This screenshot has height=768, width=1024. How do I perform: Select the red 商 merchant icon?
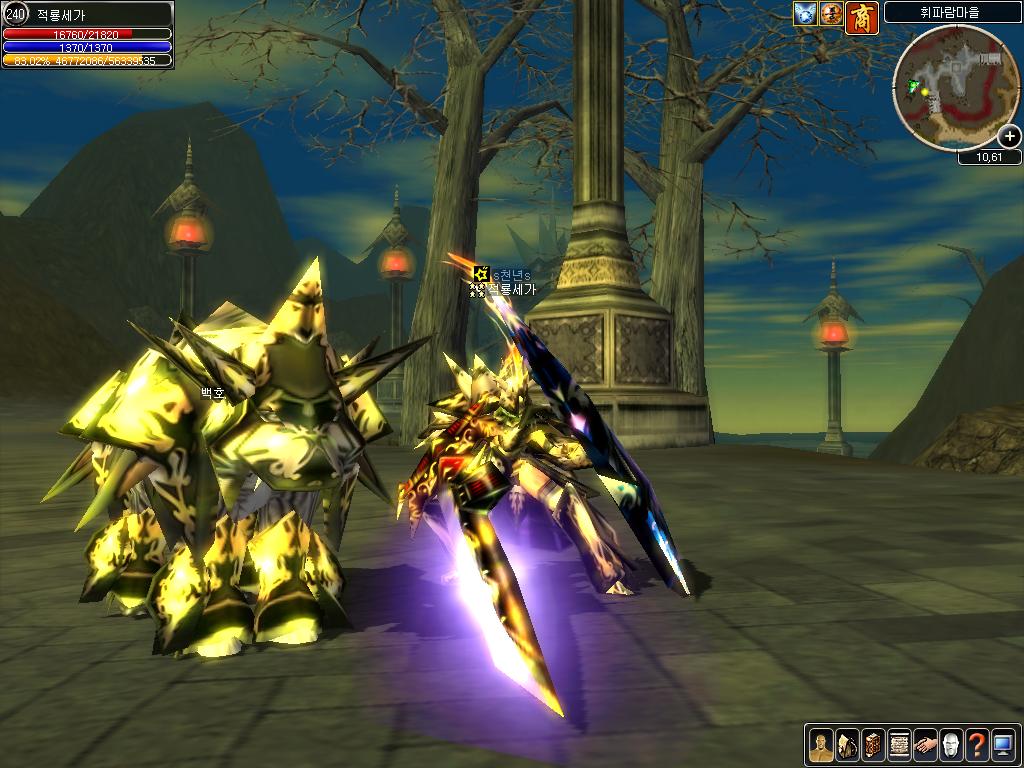click(x=862, y=17)
